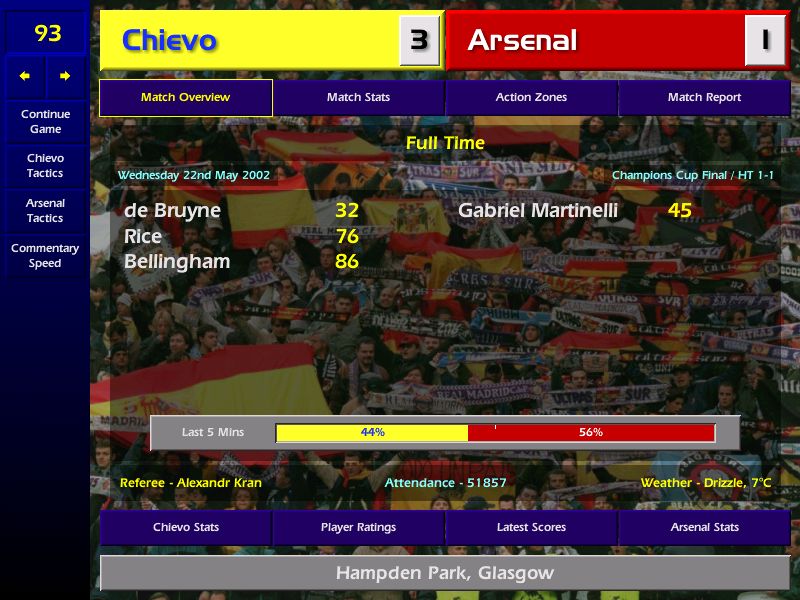800x600 pixels.
Task: Check the Latest Scores
Action: pos(531,527)
